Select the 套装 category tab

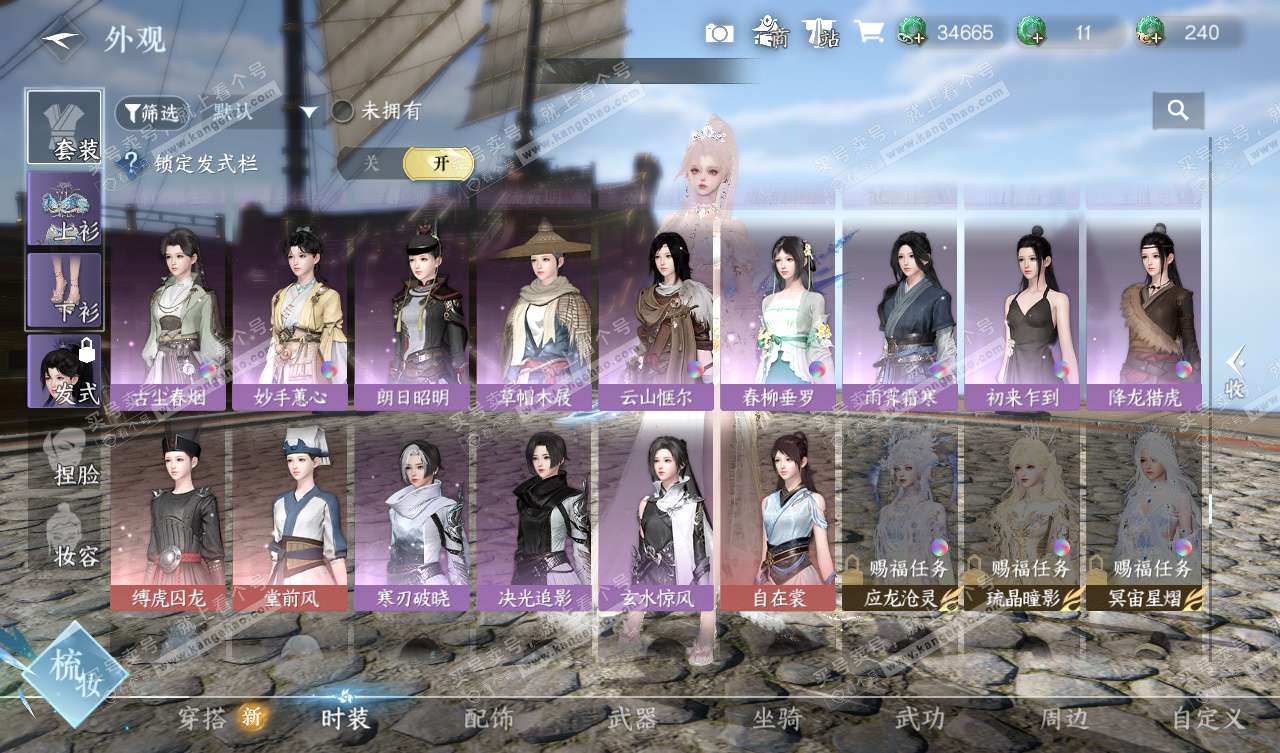click(x=64, y=128)
